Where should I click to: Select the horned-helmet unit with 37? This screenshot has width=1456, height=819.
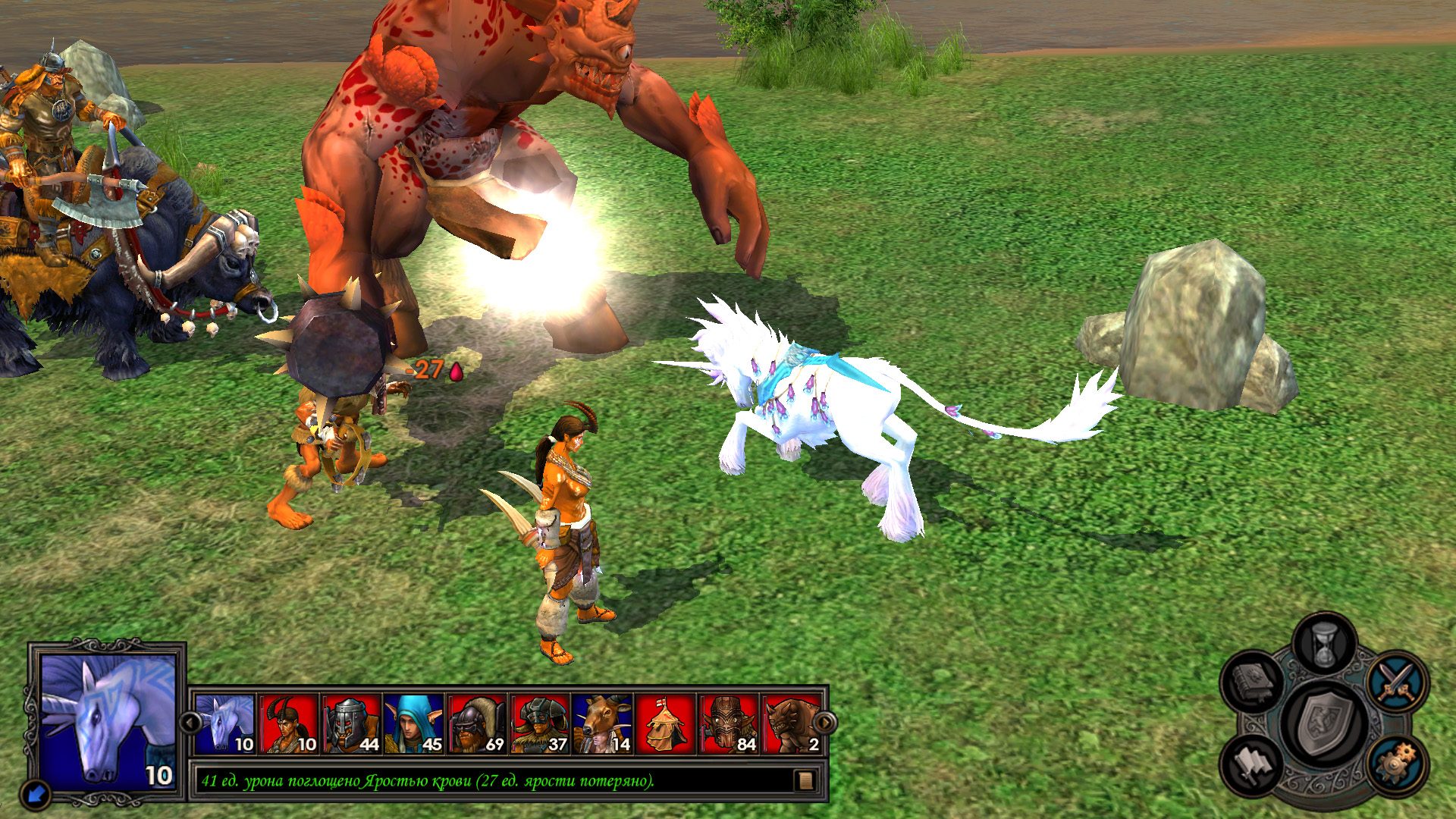coord(540,724)
